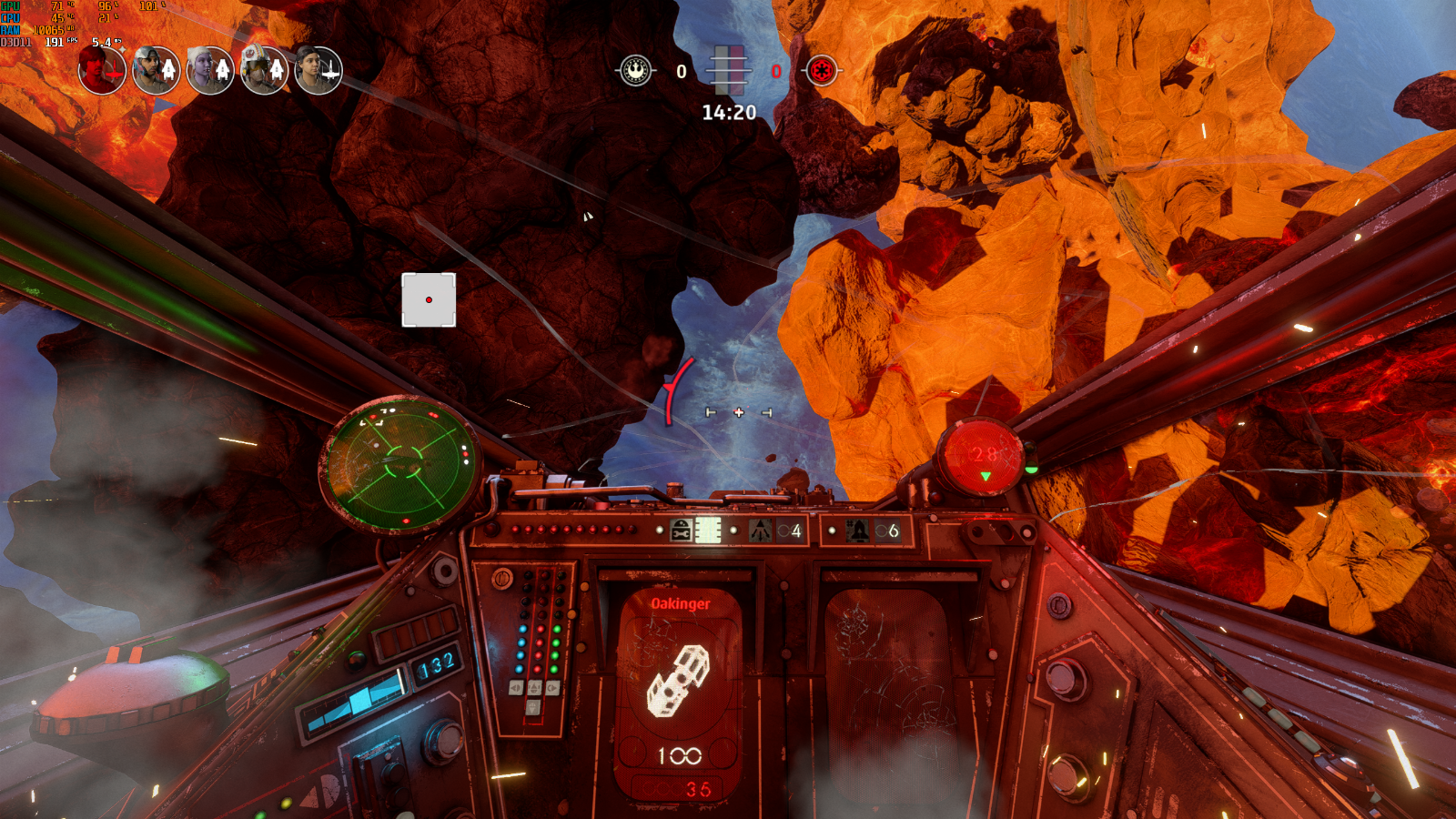The image size is (1456, 819).
Task: Click the white square target marker
Action: [x=429, y=299]
